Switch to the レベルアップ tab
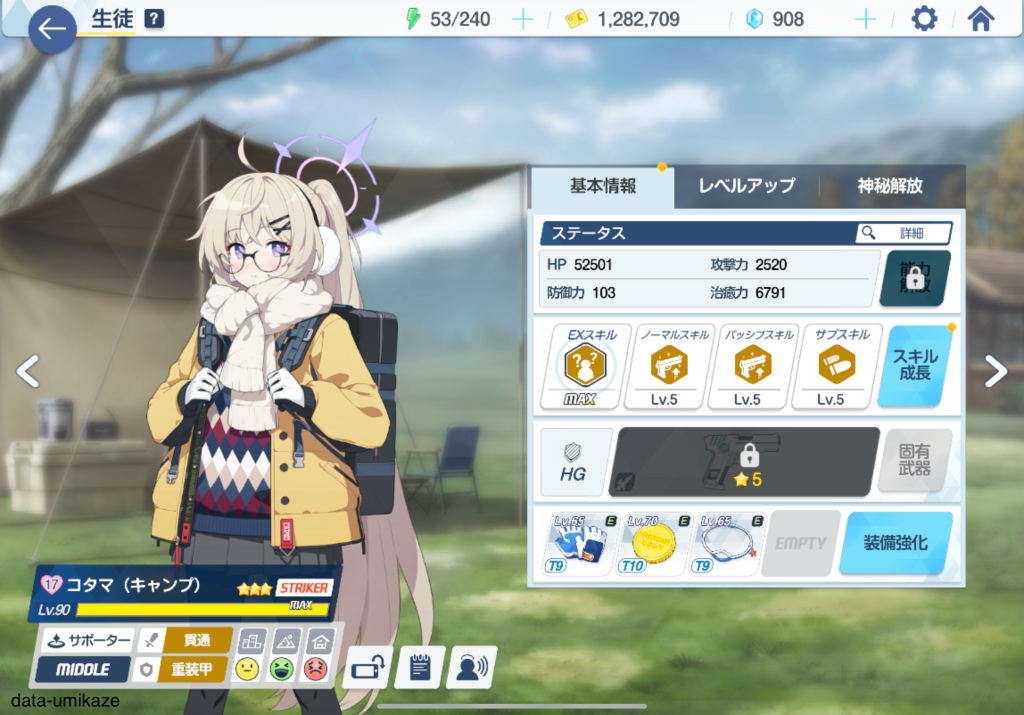 pyautogui.click(x=746, y=186)
